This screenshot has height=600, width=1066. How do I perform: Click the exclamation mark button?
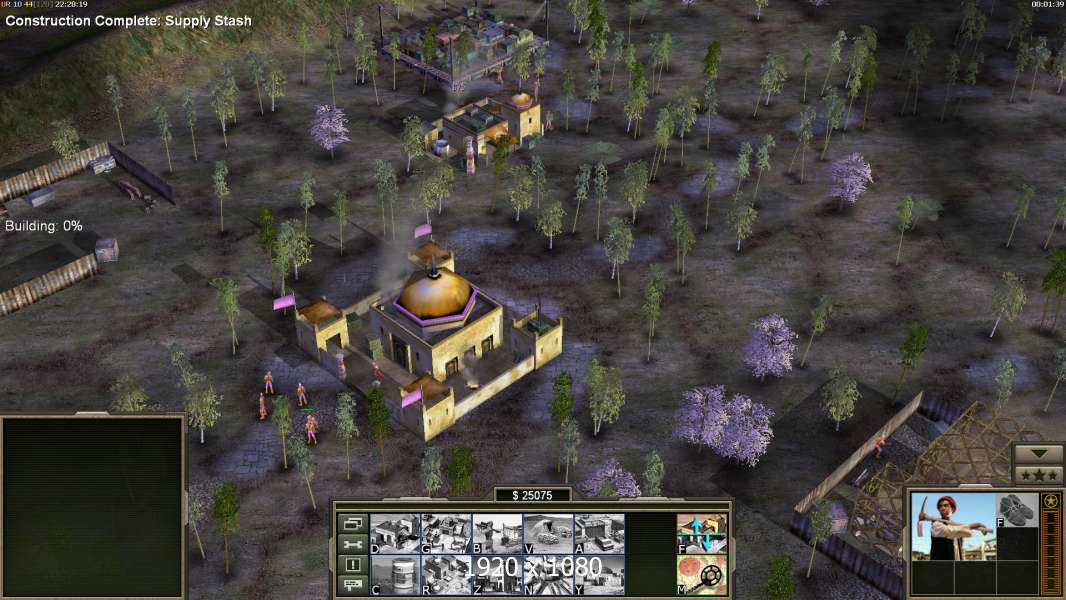pos(351,565)
